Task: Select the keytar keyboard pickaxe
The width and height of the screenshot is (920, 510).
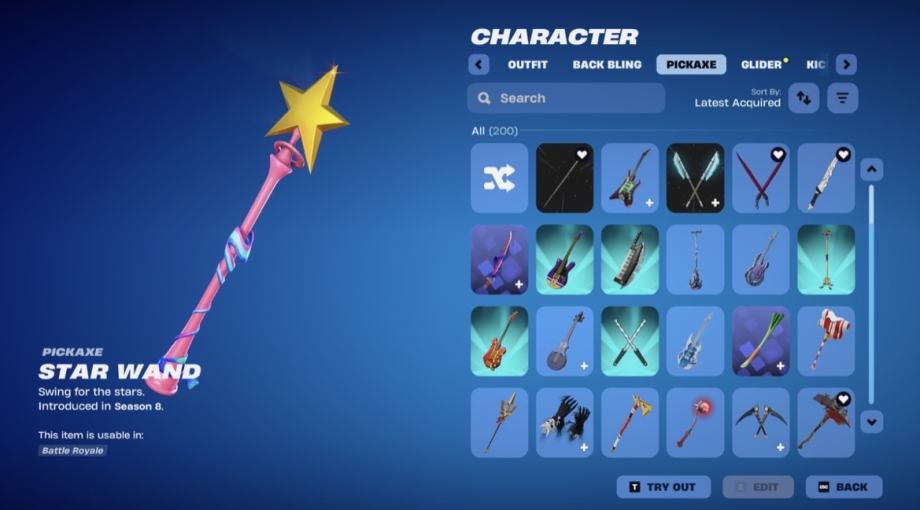Action: (x=630, y=260)
